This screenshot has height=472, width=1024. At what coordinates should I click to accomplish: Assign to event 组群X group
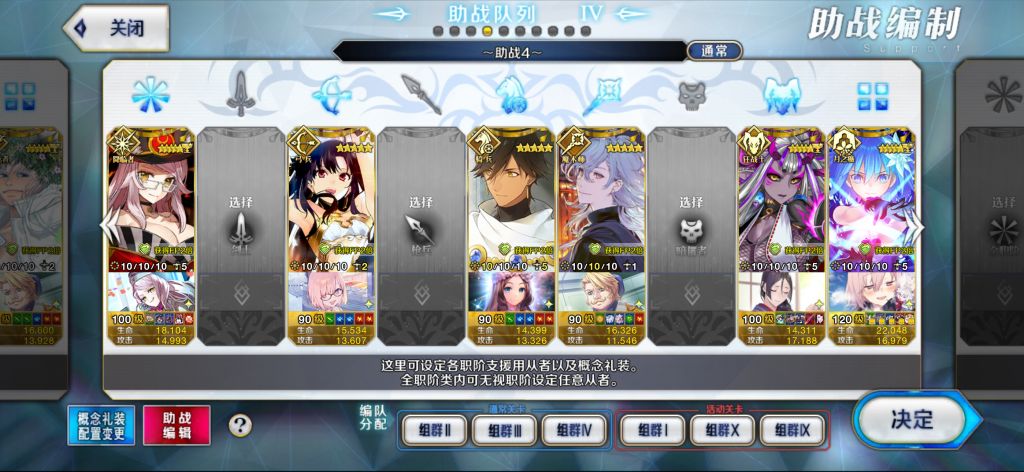(x=722, y=430)
